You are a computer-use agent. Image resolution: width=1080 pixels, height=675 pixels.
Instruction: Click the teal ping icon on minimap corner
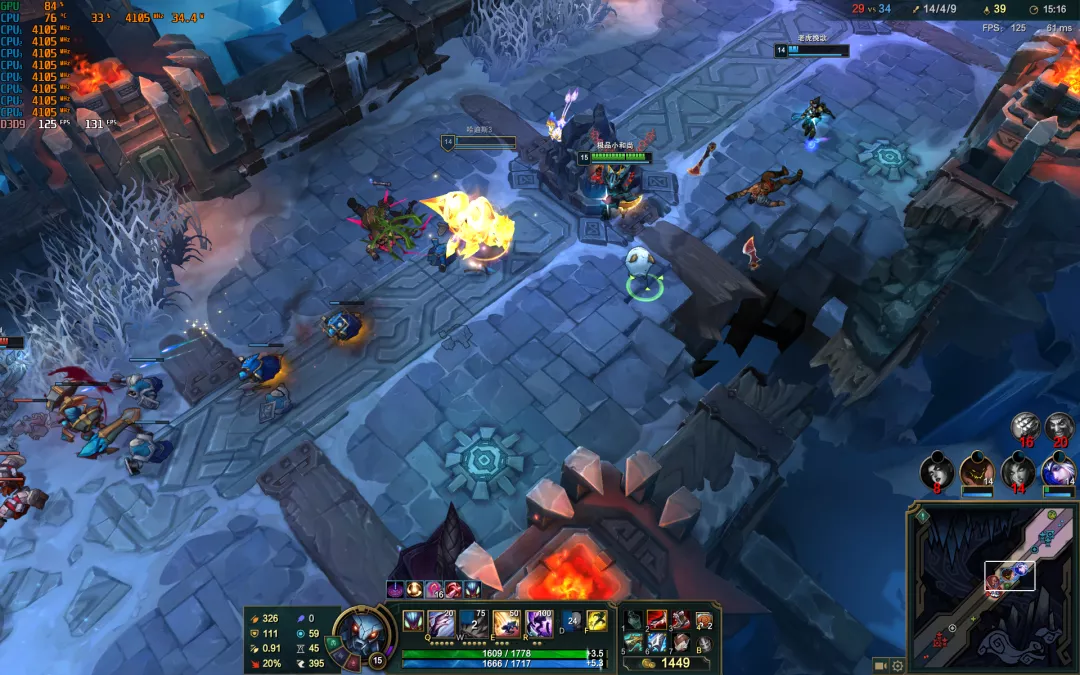(x=921, y=516)
